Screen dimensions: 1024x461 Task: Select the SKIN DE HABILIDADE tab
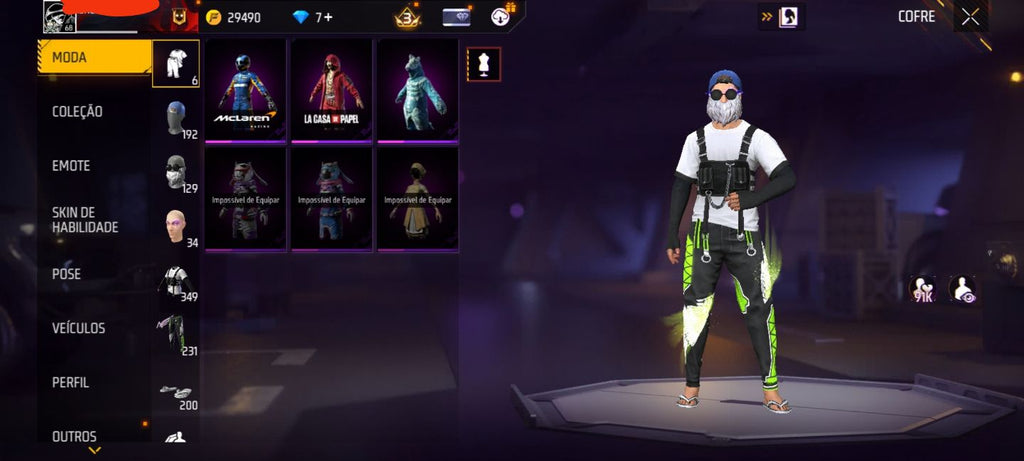[85, 220]
